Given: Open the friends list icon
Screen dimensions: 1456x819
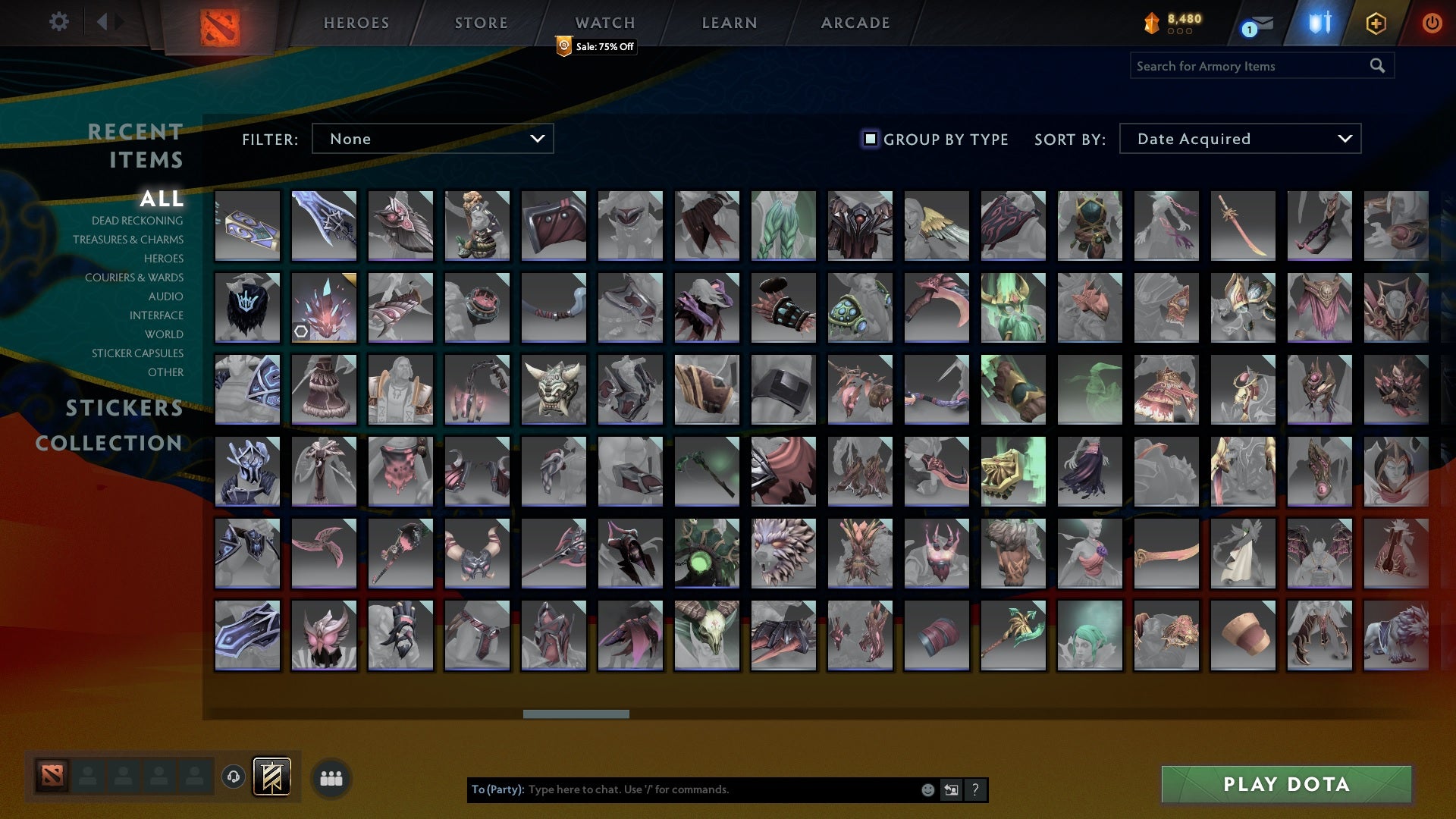Looking at the screenshot, I should point(331,777).
